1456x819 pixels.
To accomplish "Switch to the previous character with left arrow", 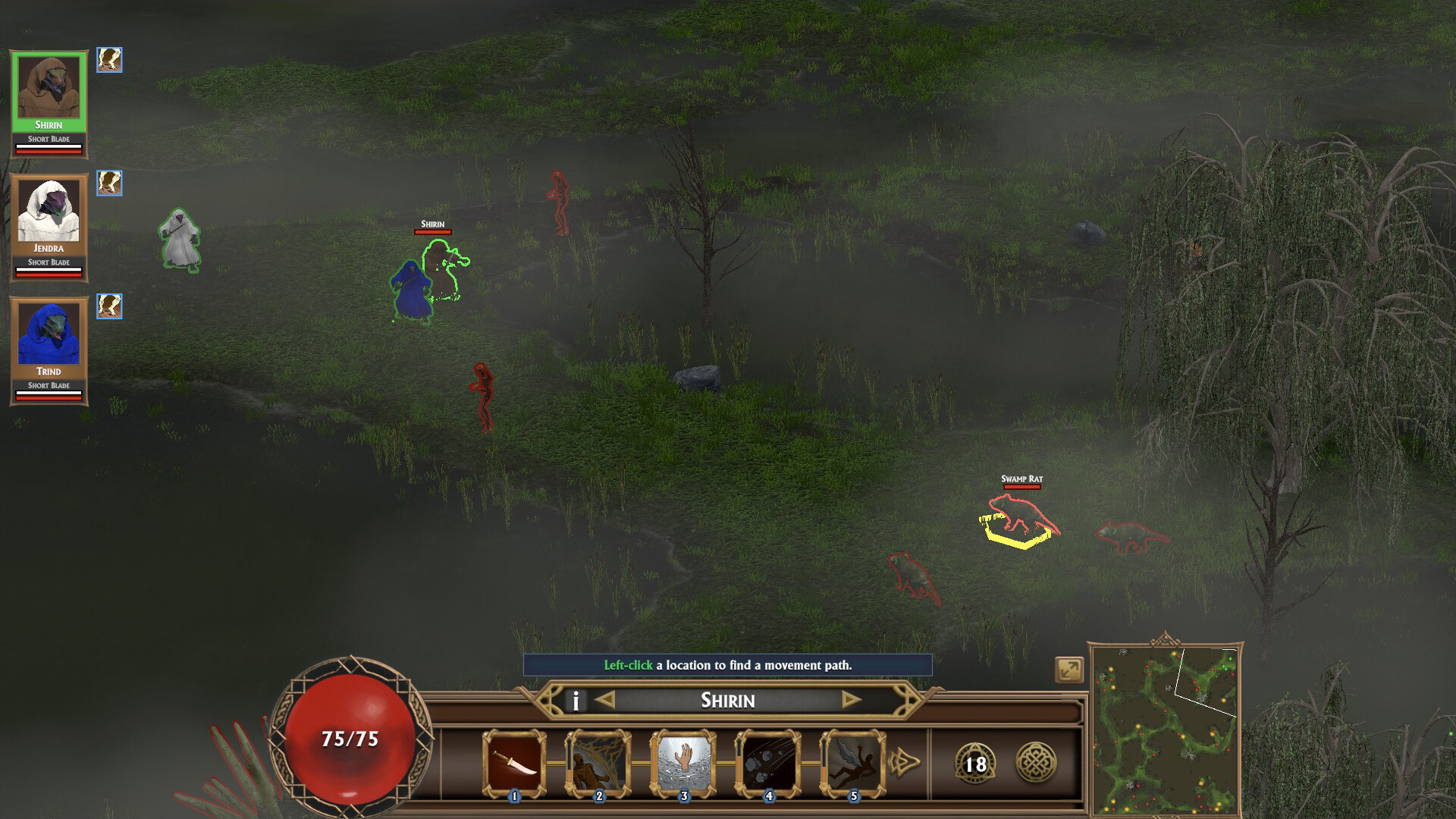I will click(605, 700).
